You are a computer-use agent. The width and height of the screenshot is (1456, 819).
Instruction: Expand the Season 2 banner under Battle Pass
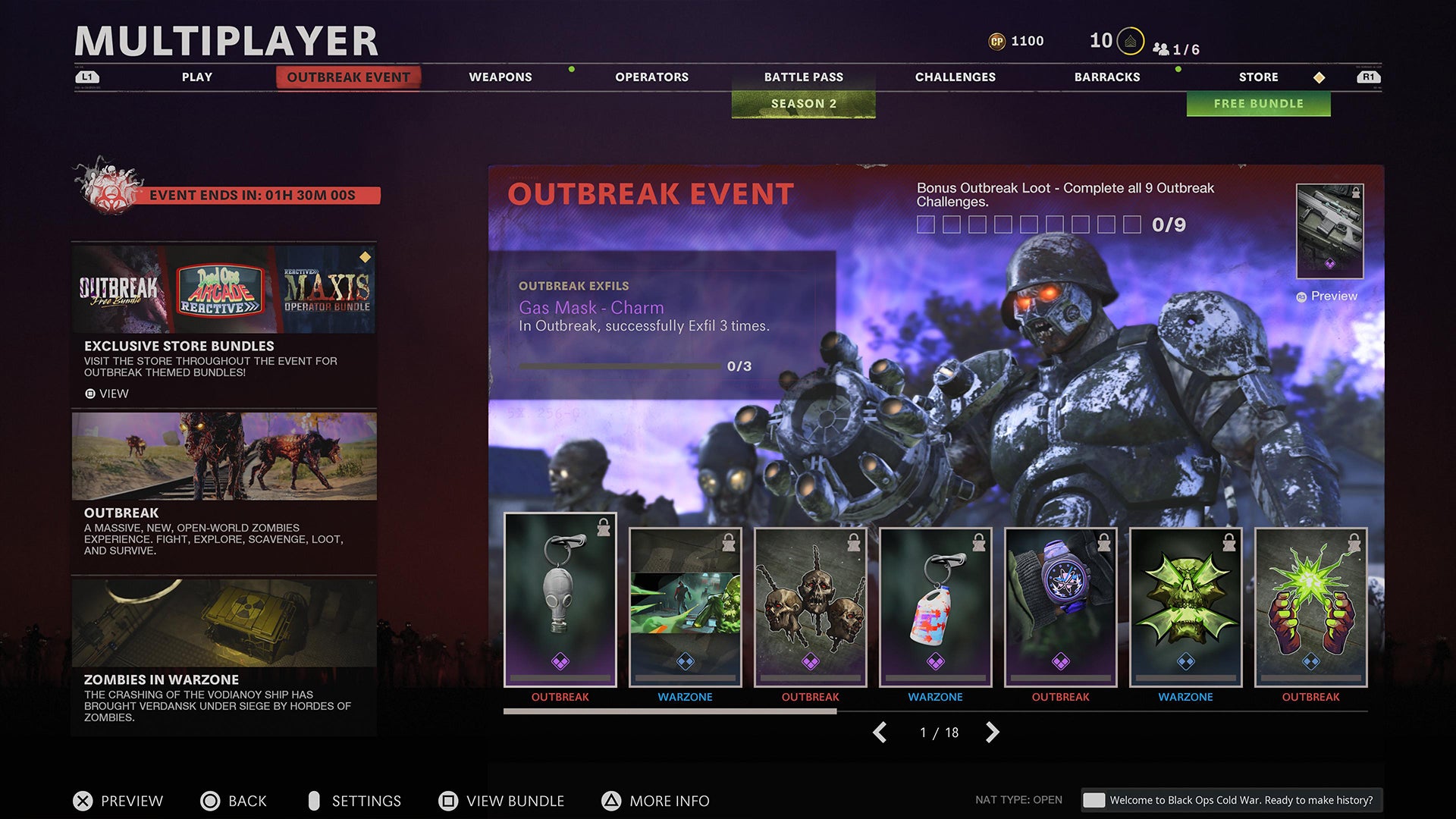803,103
